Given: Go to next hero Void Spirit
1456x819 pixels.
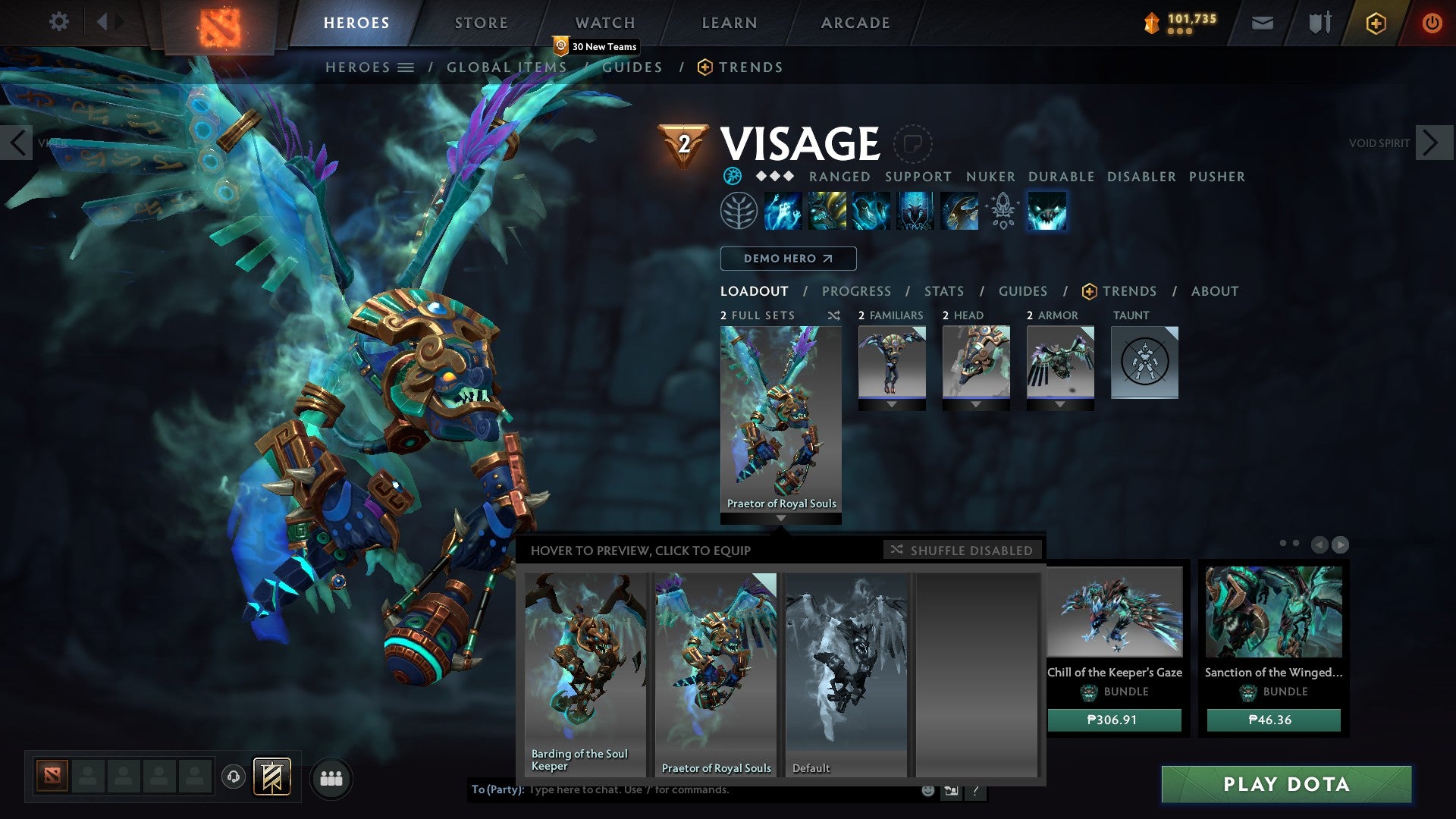Looking at the screenshot, I should [1433, 143].
